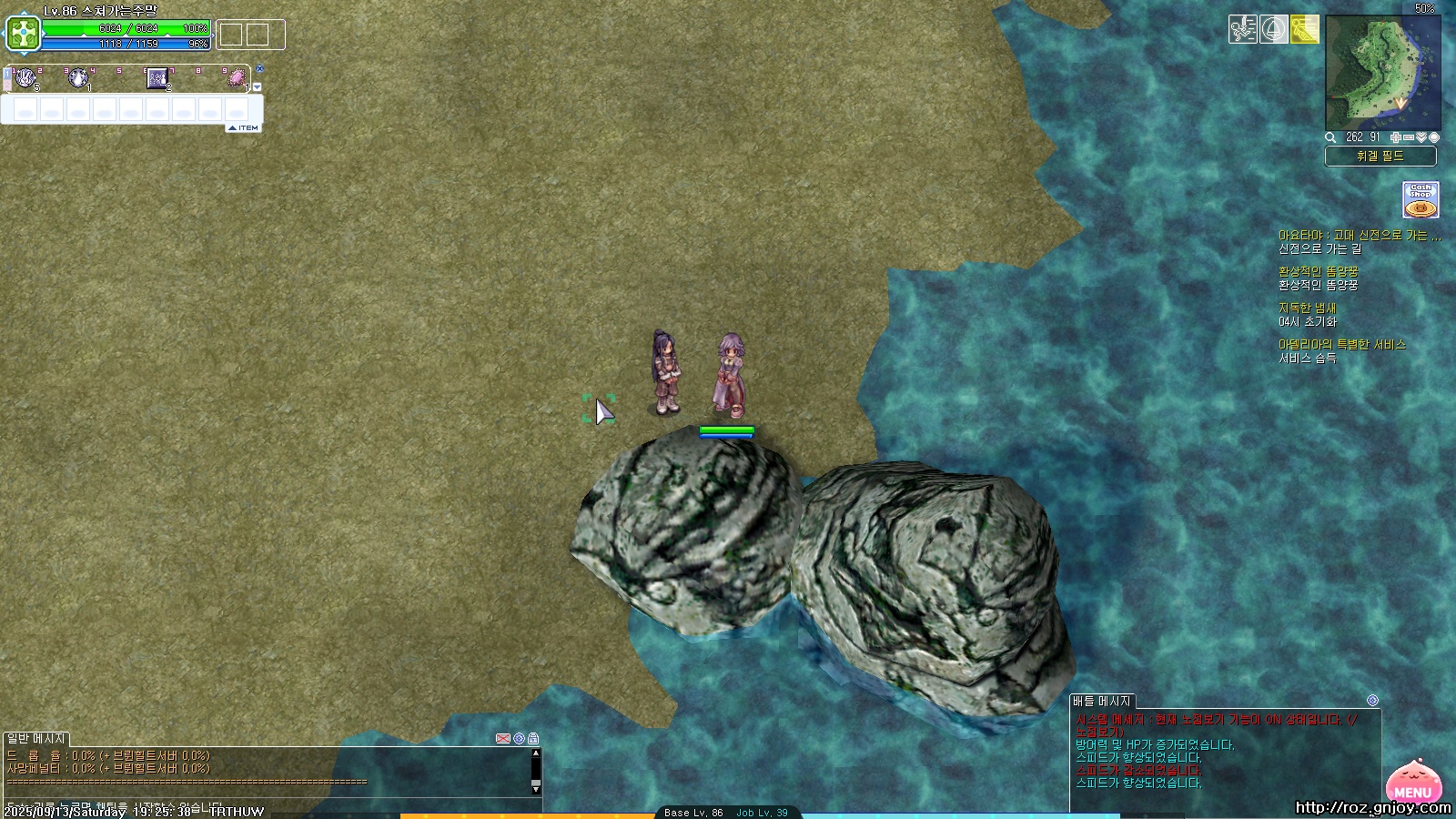This screenshot has width=1456, height=819.
Task: Expand the hotkey bar with the down arrow
Action: (258, 87)
